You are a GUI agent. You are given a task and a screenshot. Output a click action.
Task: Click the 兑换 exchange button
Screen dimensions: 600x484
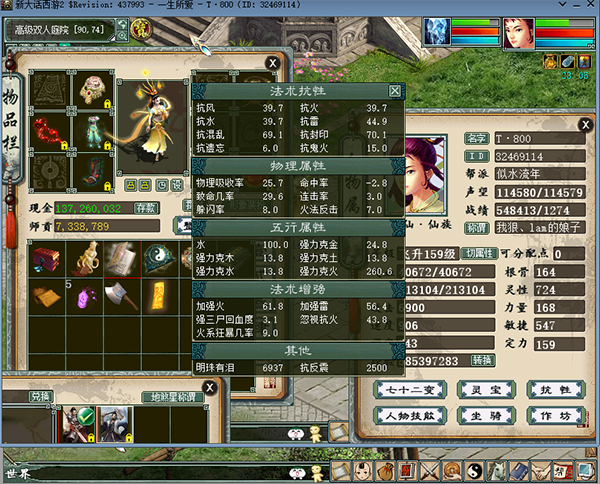click(x=40, y=397)
